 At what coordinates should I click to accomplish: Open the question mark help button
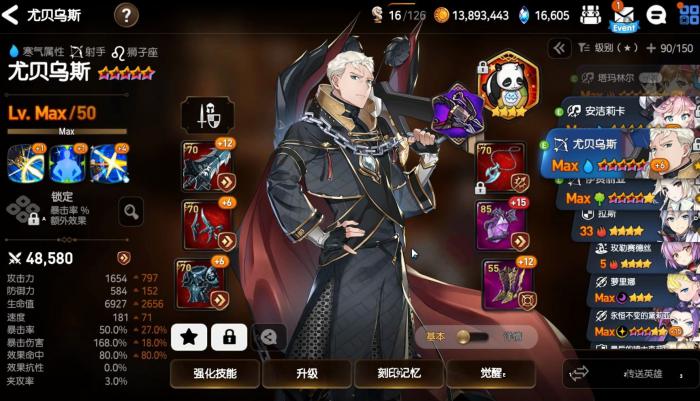127,15
